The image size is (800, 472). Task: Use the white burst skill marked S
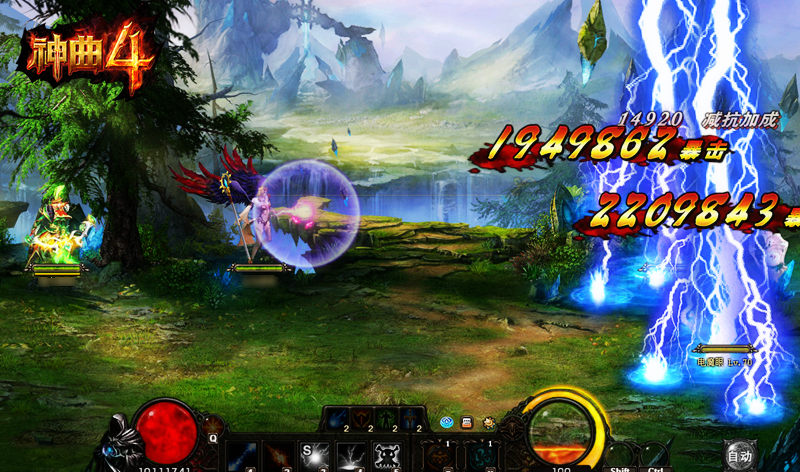(315, 456)
